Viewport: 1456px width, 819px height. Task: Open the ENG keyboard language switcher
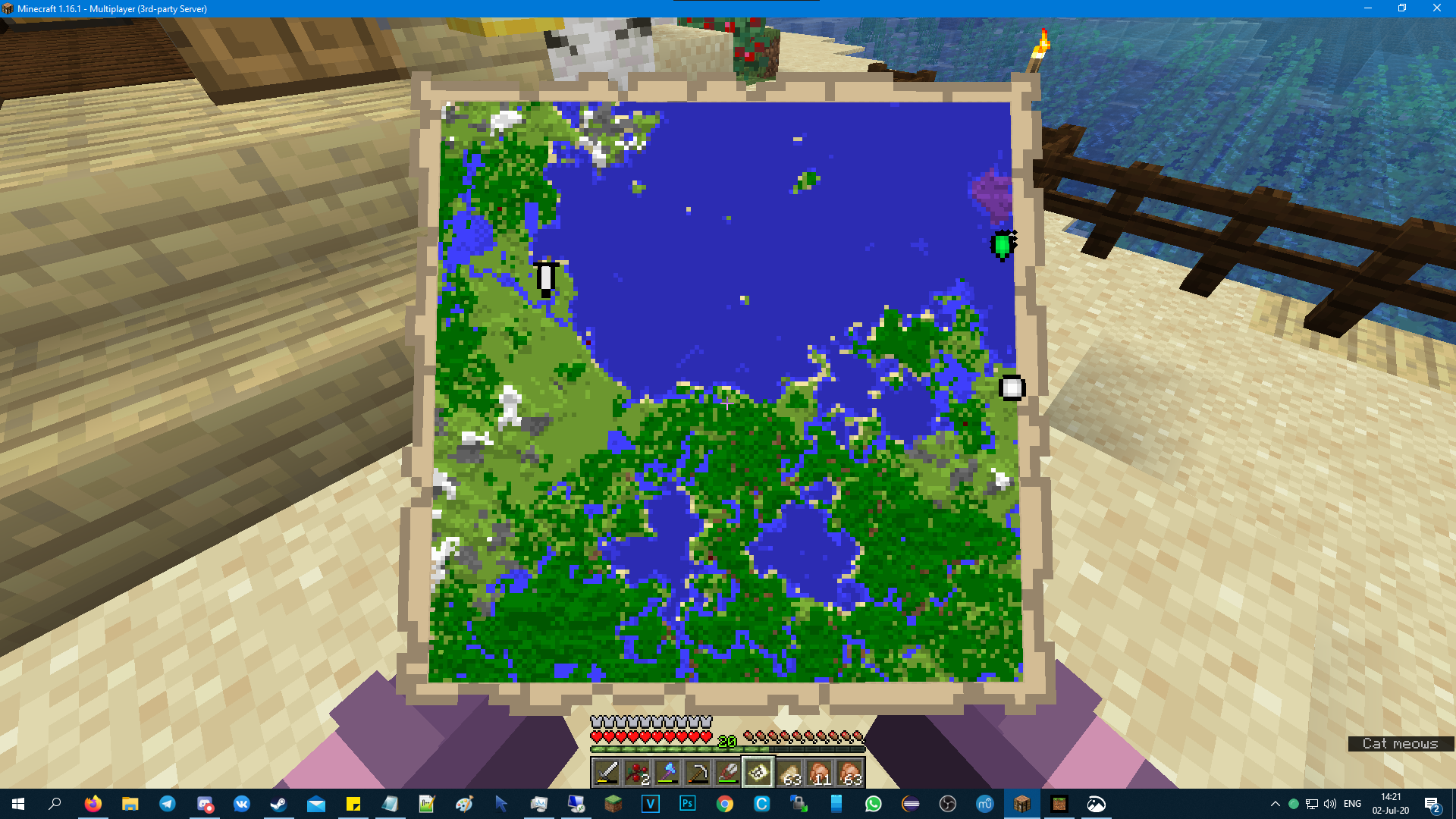(1351, 804)
